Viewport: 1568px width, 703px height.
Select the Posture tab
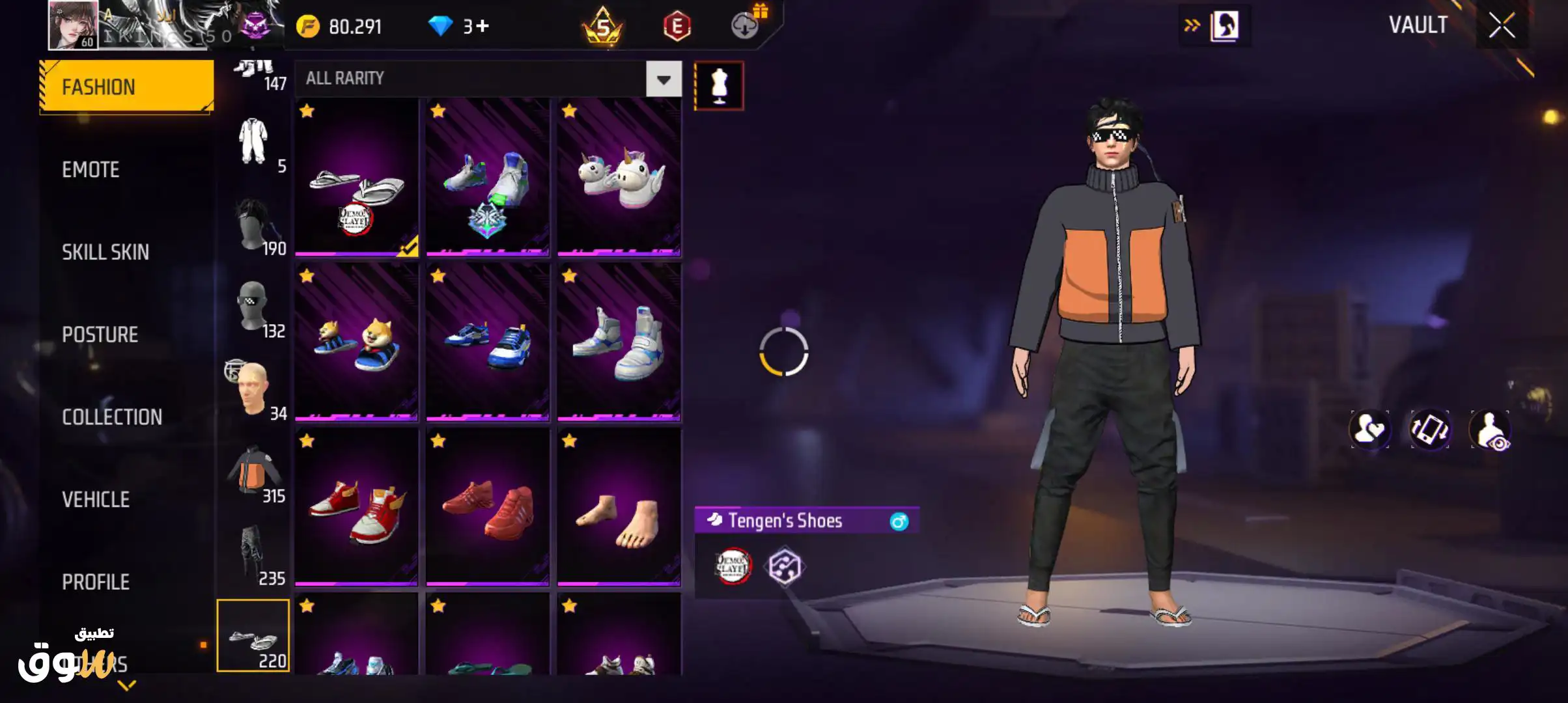(x=100, y=335)
